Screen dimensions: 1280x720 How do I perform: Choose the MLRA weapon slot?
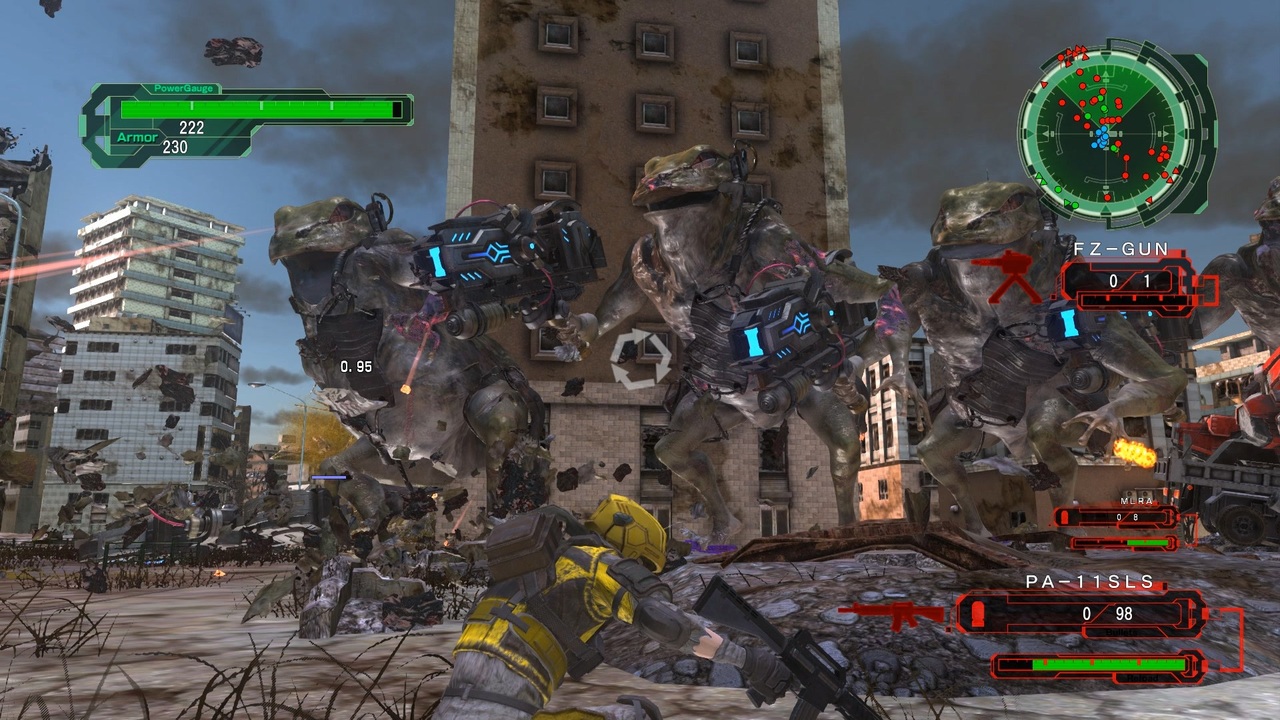pos(1116,517)
